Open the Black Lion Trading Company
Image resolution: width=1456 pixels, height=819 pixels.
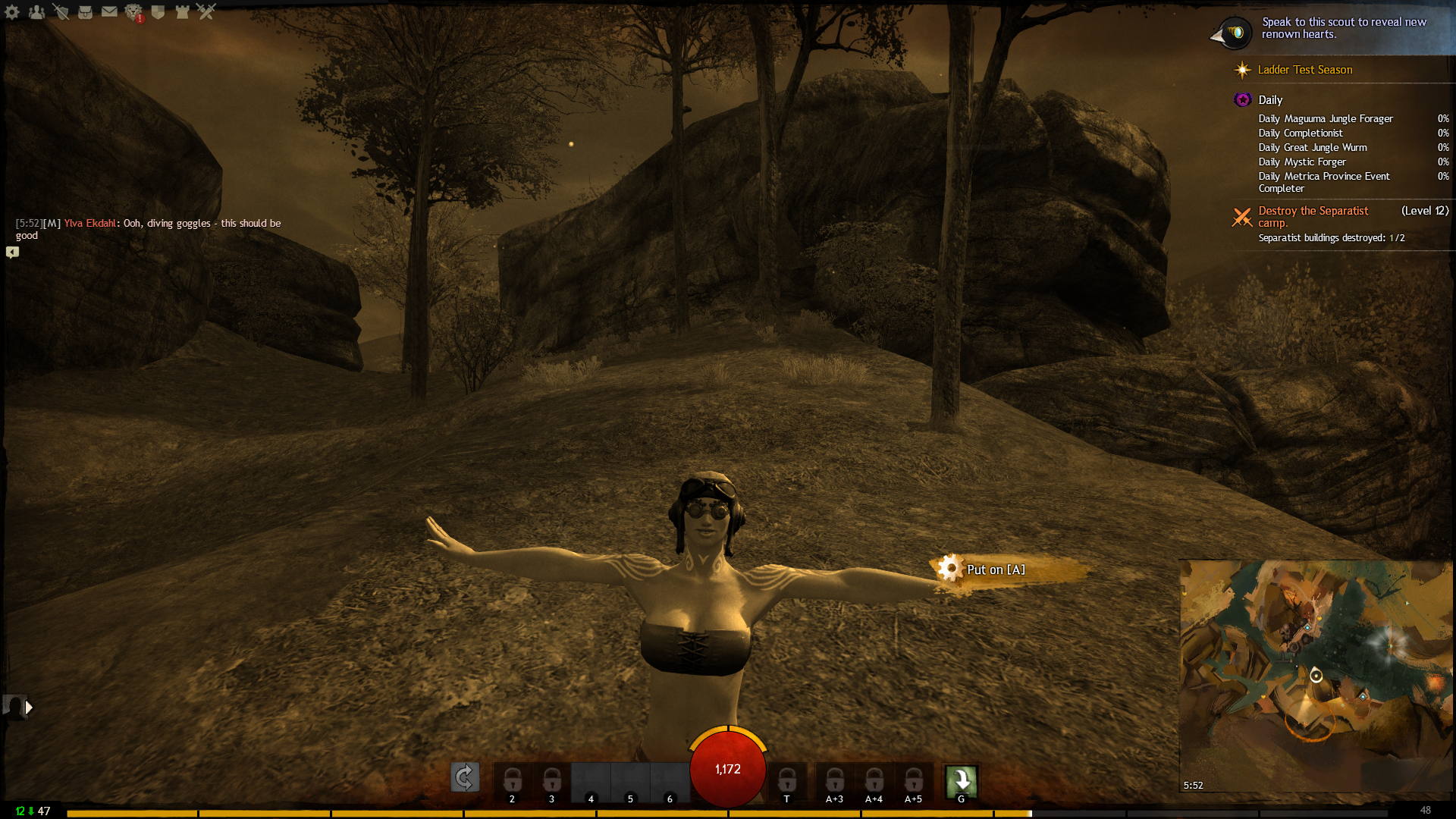(x=133, y=11)
